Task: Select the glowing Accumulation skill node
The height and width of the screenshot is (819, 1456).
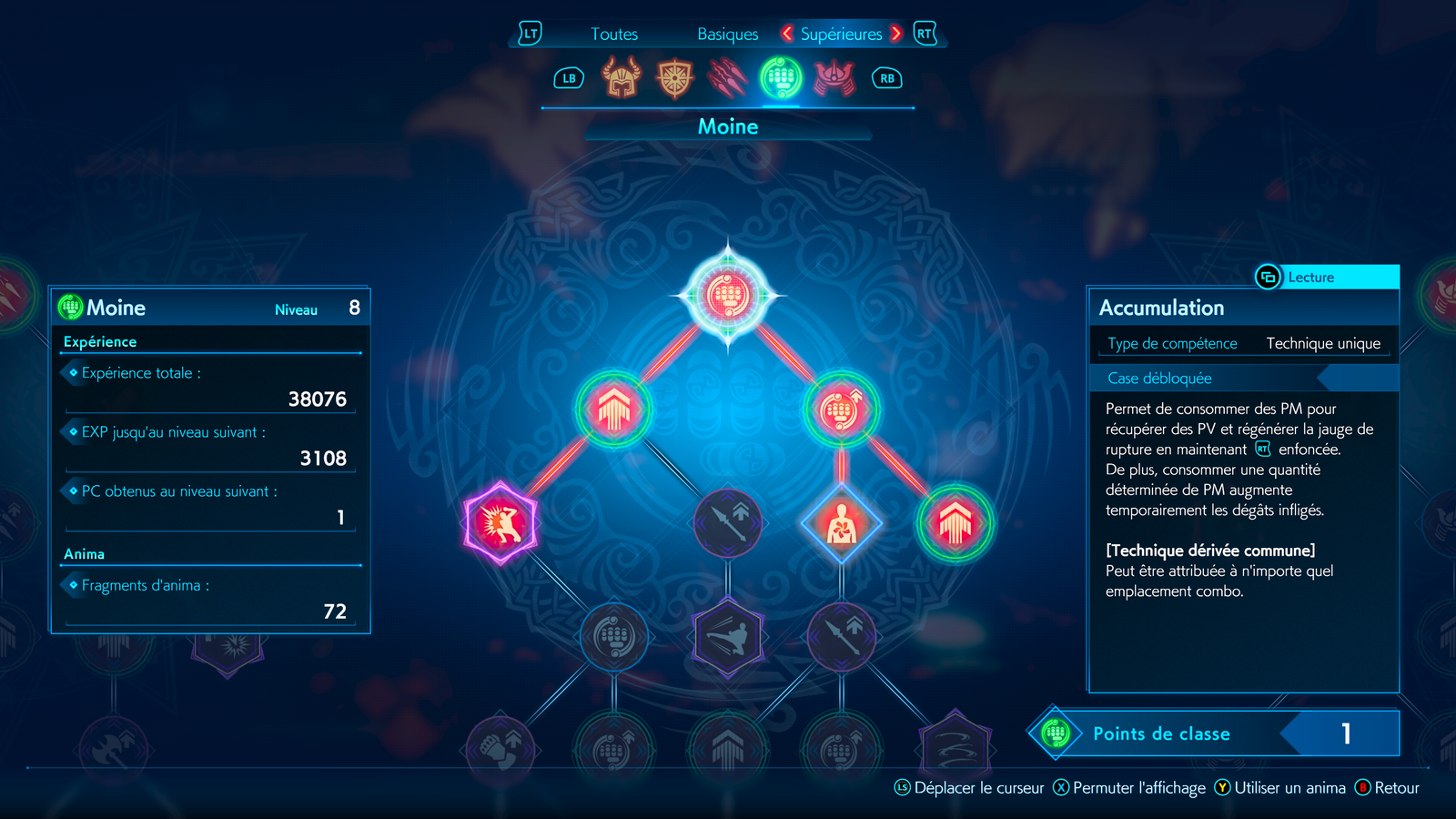Action: coord(728,295)
